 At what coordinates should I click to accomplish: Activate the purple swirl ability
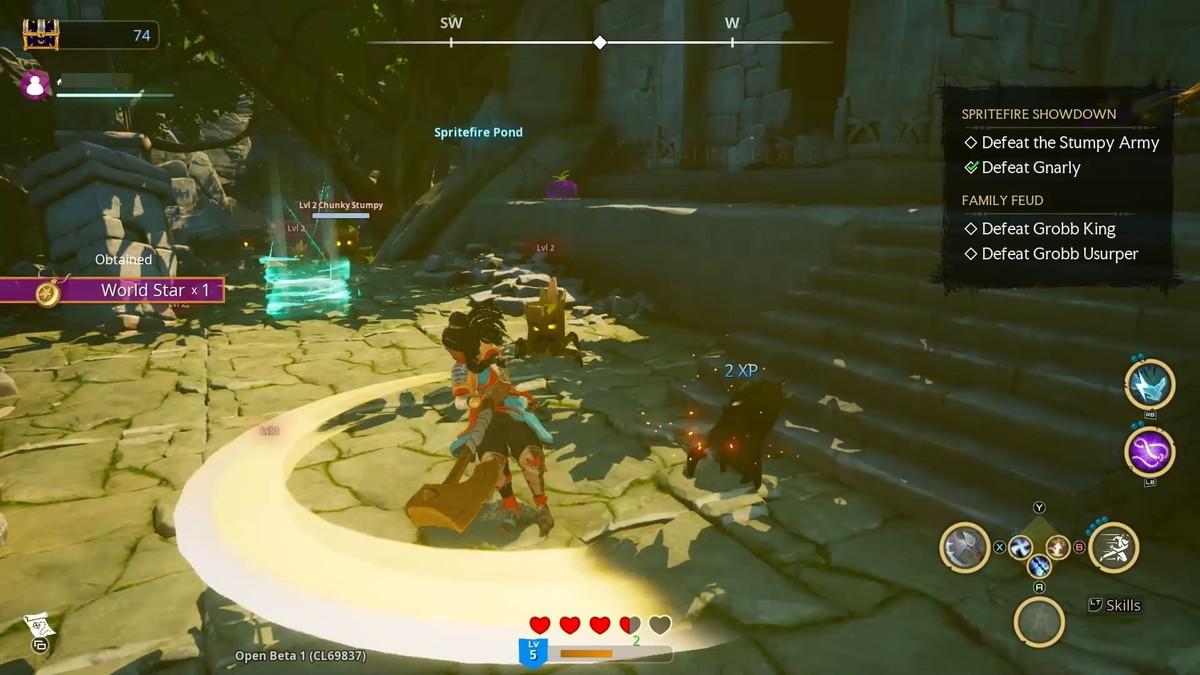(x=1149, y=451)
